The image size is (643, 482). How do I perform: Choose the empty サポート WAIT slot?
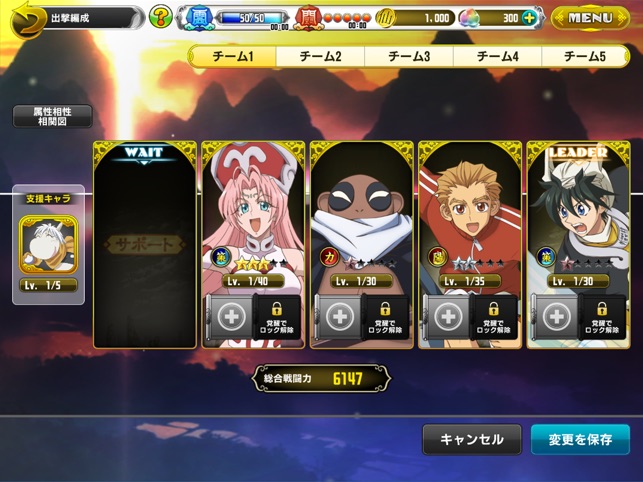click(144, 244)
